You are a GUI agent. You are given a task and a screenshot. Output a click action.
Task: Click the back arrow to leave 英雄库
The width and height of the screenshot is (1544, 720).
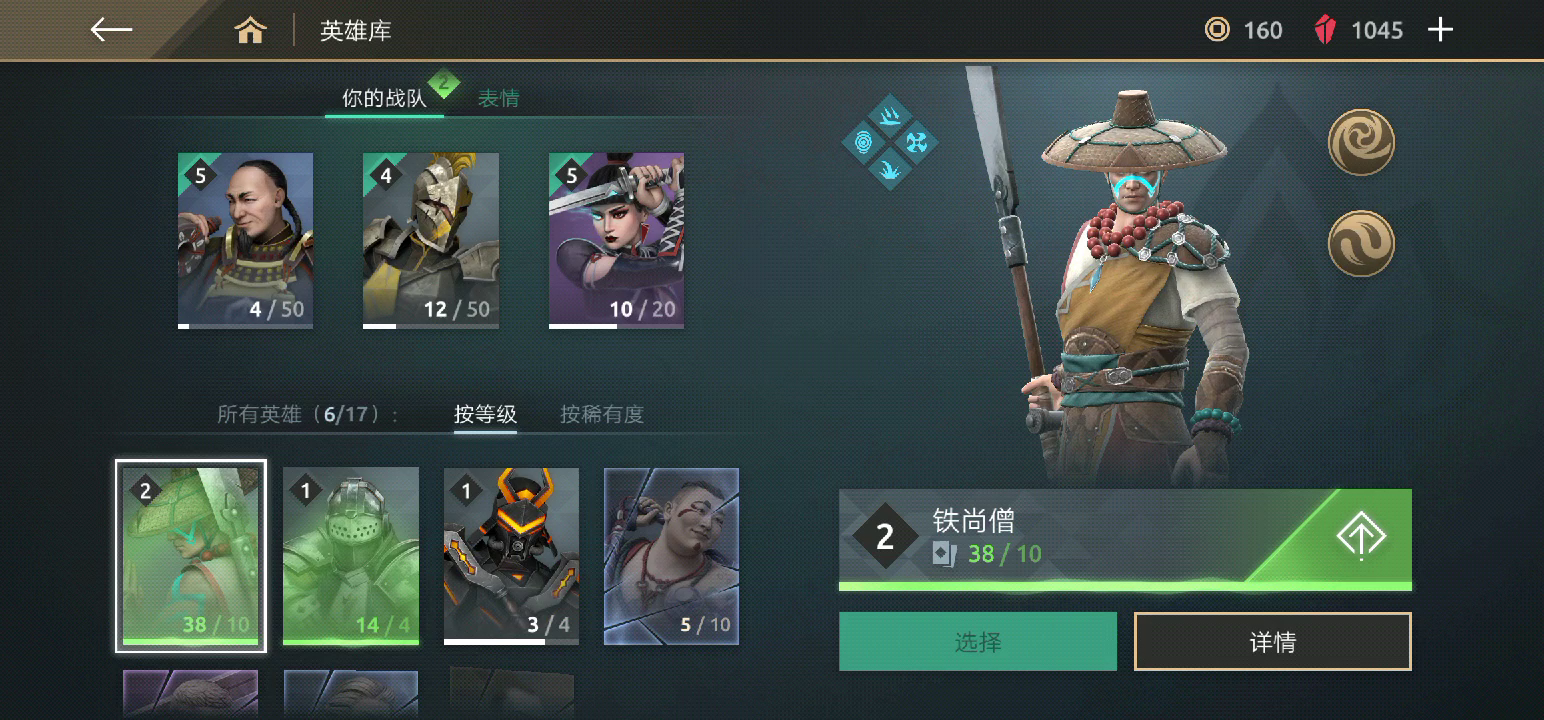pos(110,29)
